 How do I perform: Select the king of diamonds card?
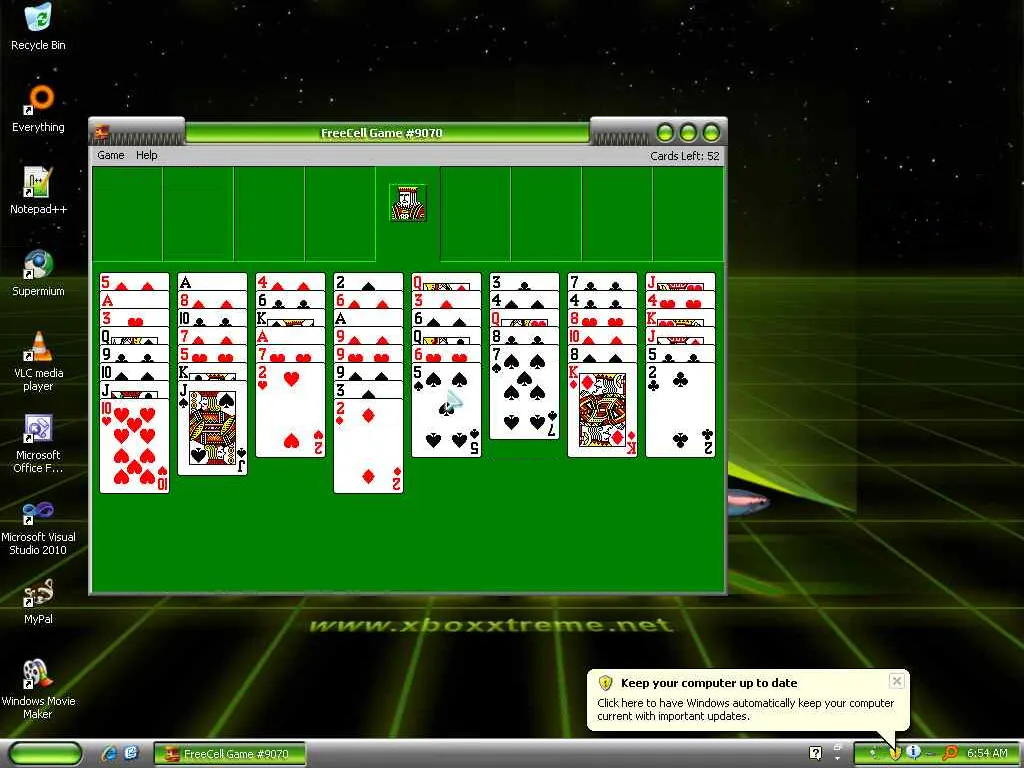[x=602, y=410]
